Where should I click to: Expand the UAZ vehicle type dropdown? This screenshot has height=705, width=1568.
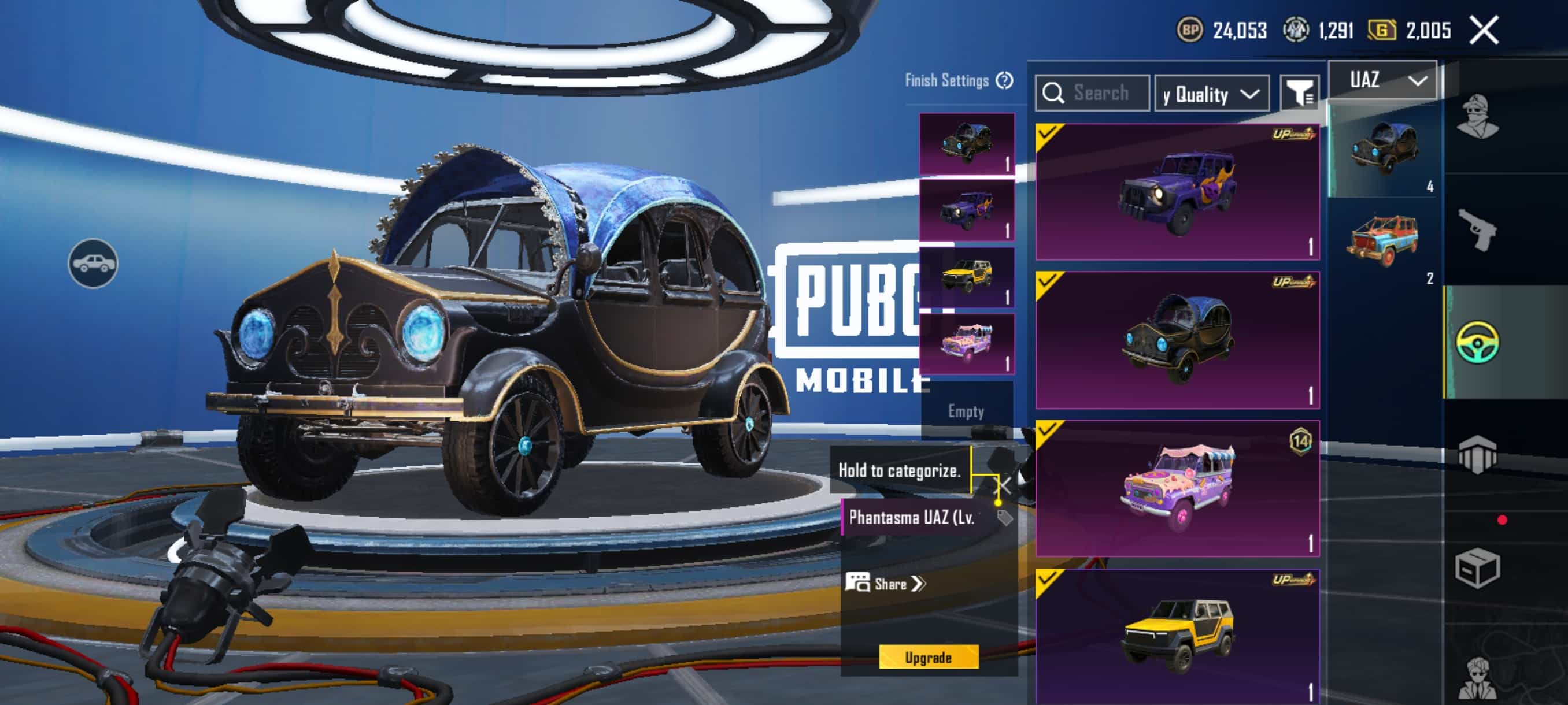tap(1382, 80)
